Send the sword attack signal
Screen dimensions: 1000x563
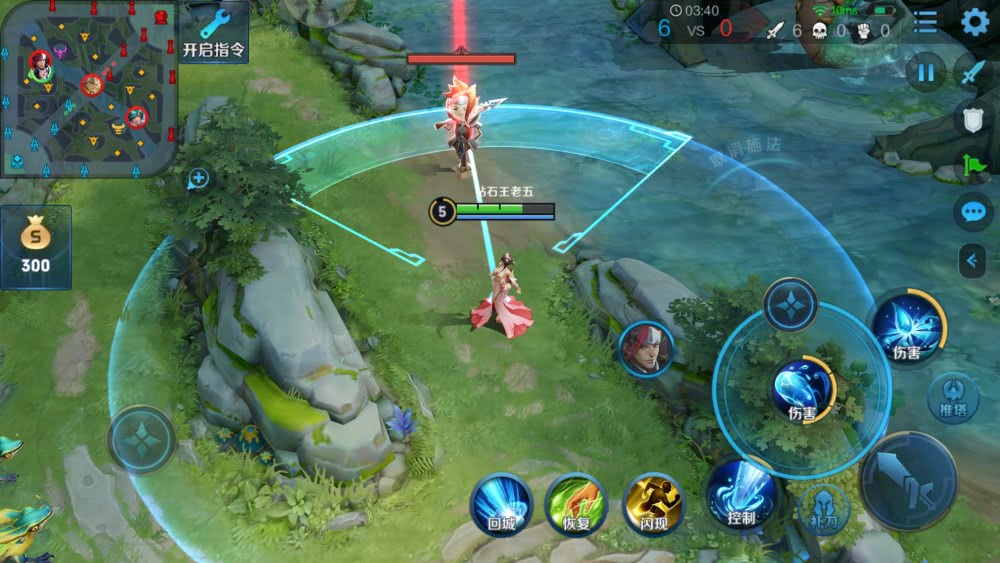(972, 72)
